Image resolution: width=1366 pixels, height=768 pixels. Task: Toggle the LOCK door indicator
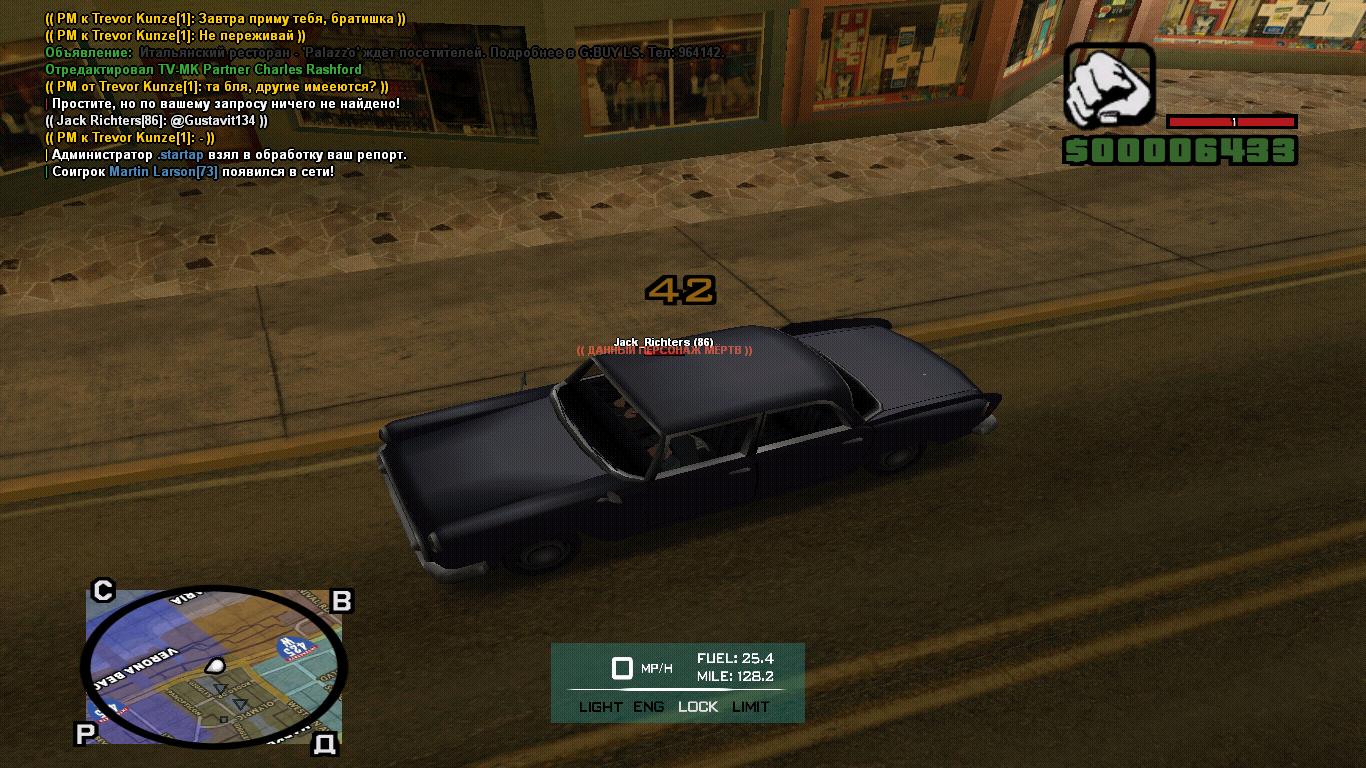point(698,707)
